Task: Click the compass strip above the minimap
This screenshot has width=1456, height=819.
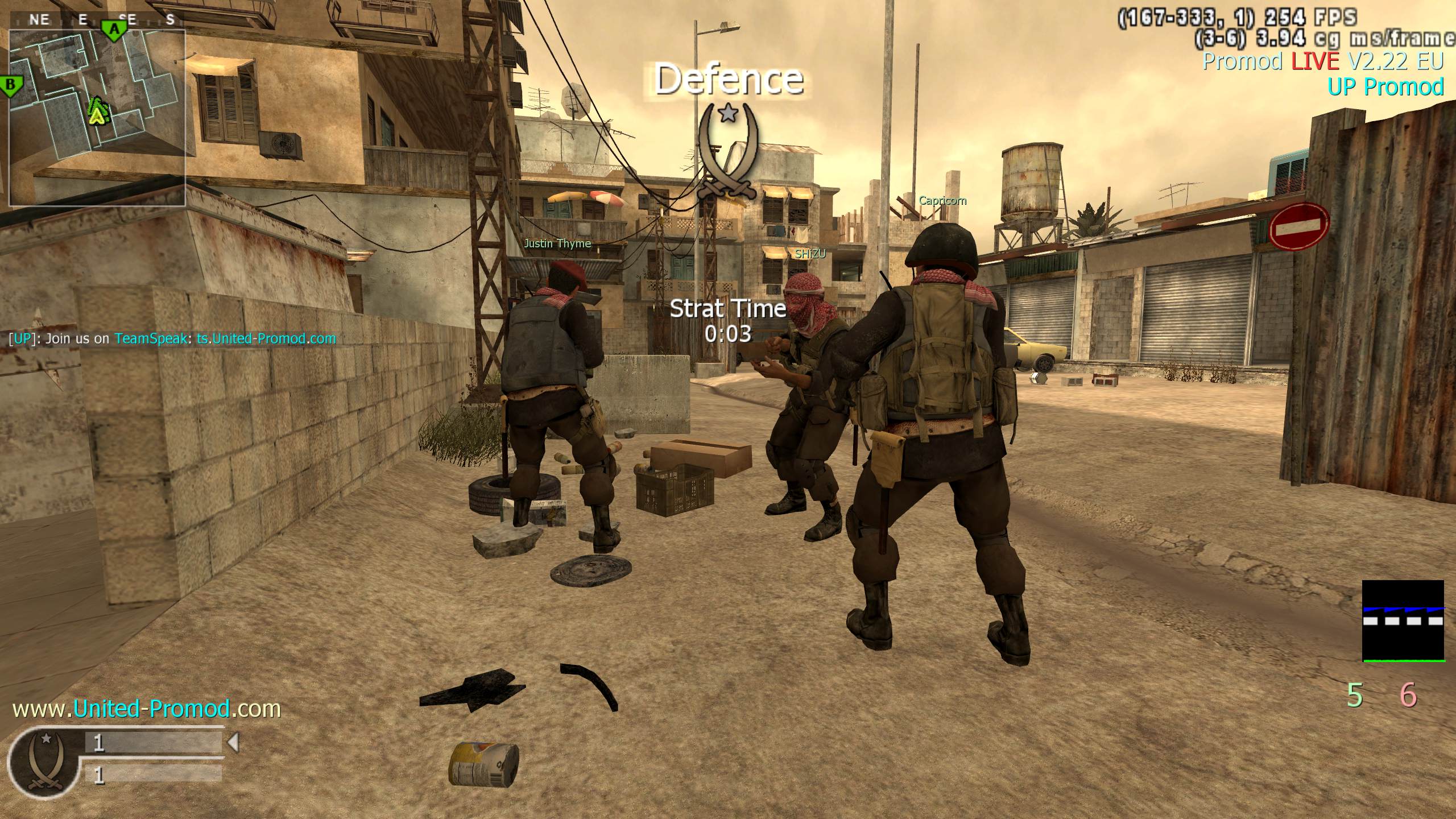Action: click(97, 19)
